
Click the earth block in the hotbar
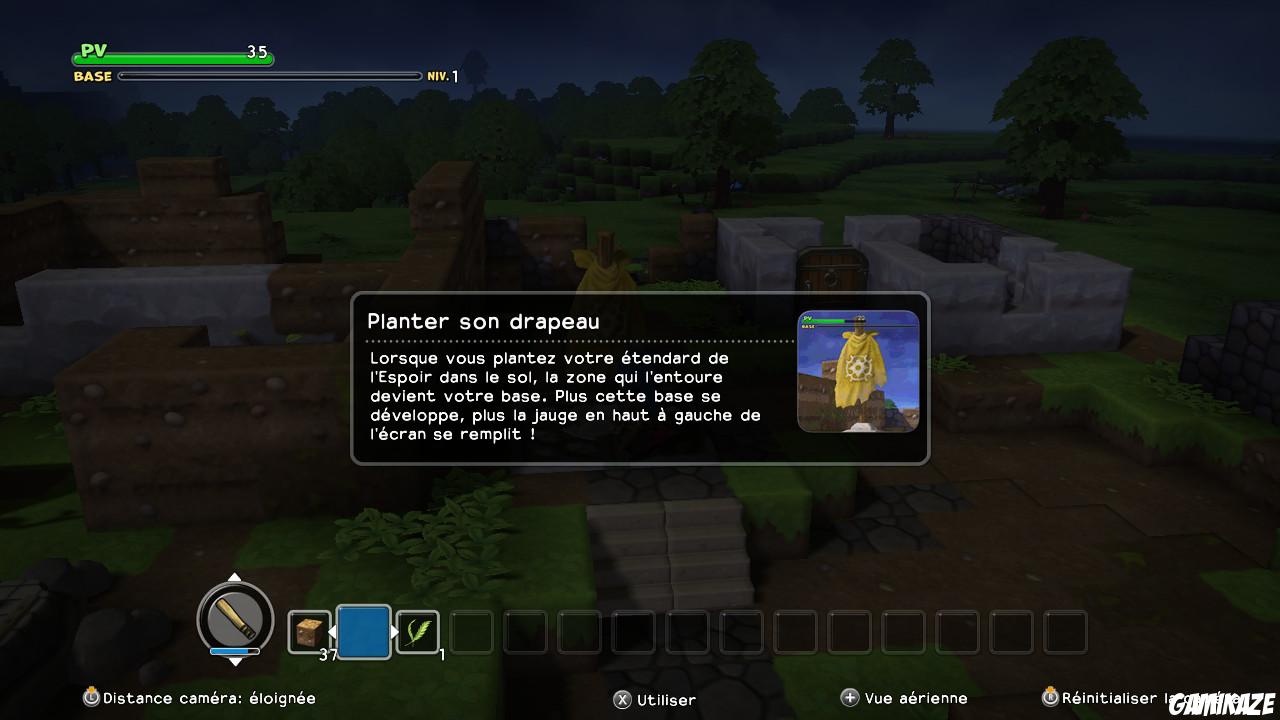(x=309, y=631)
